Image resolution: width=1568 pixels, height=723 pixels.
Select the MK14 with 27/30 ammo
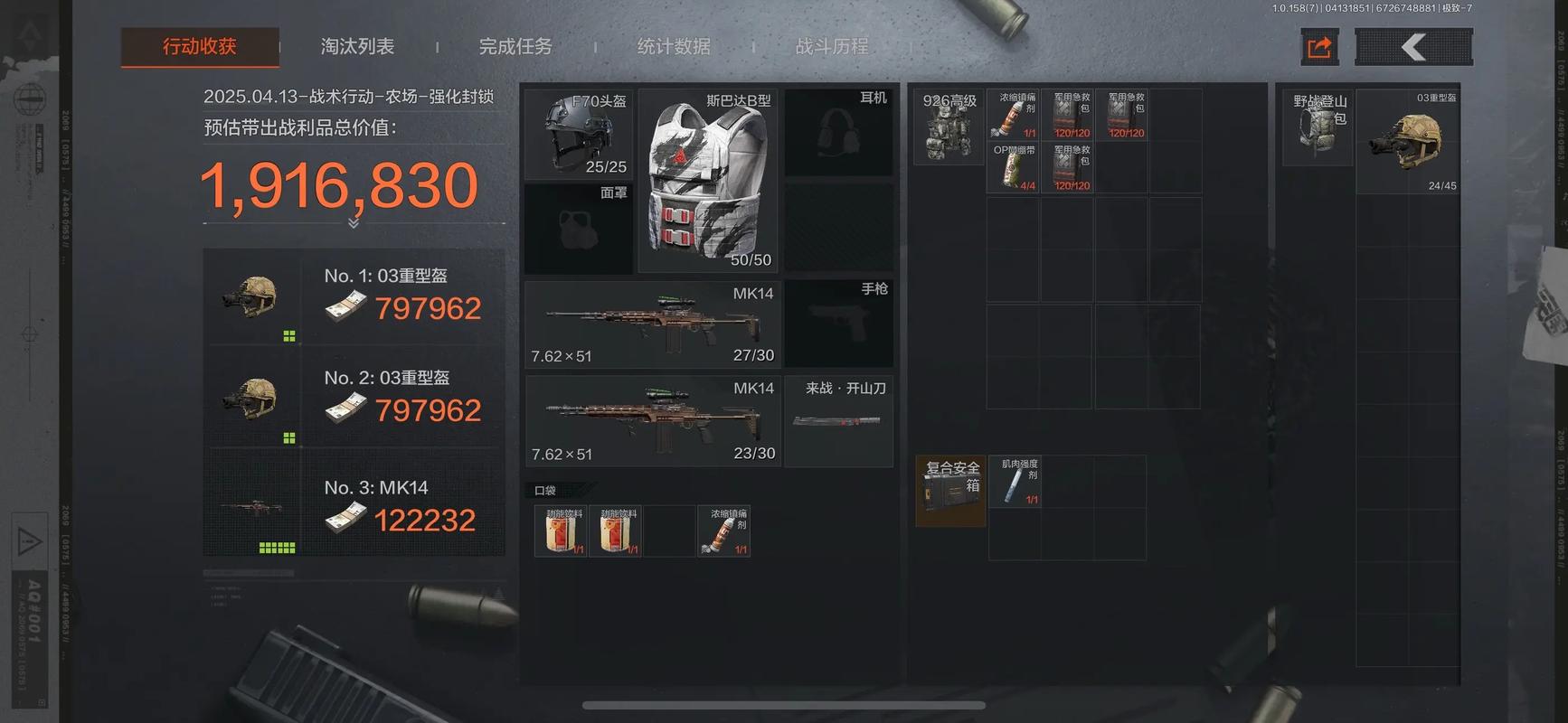pos(652,324)
